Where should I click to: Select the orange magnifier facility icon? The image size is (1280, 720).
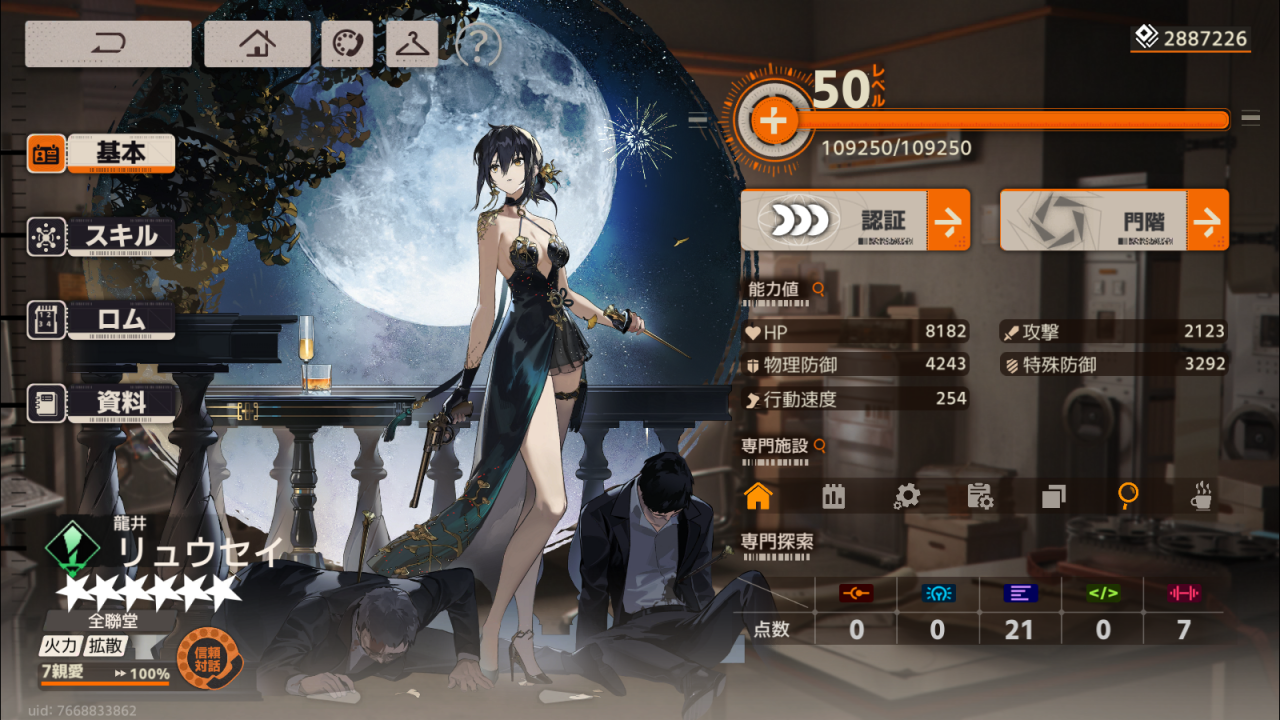[x=1128, y=496]
